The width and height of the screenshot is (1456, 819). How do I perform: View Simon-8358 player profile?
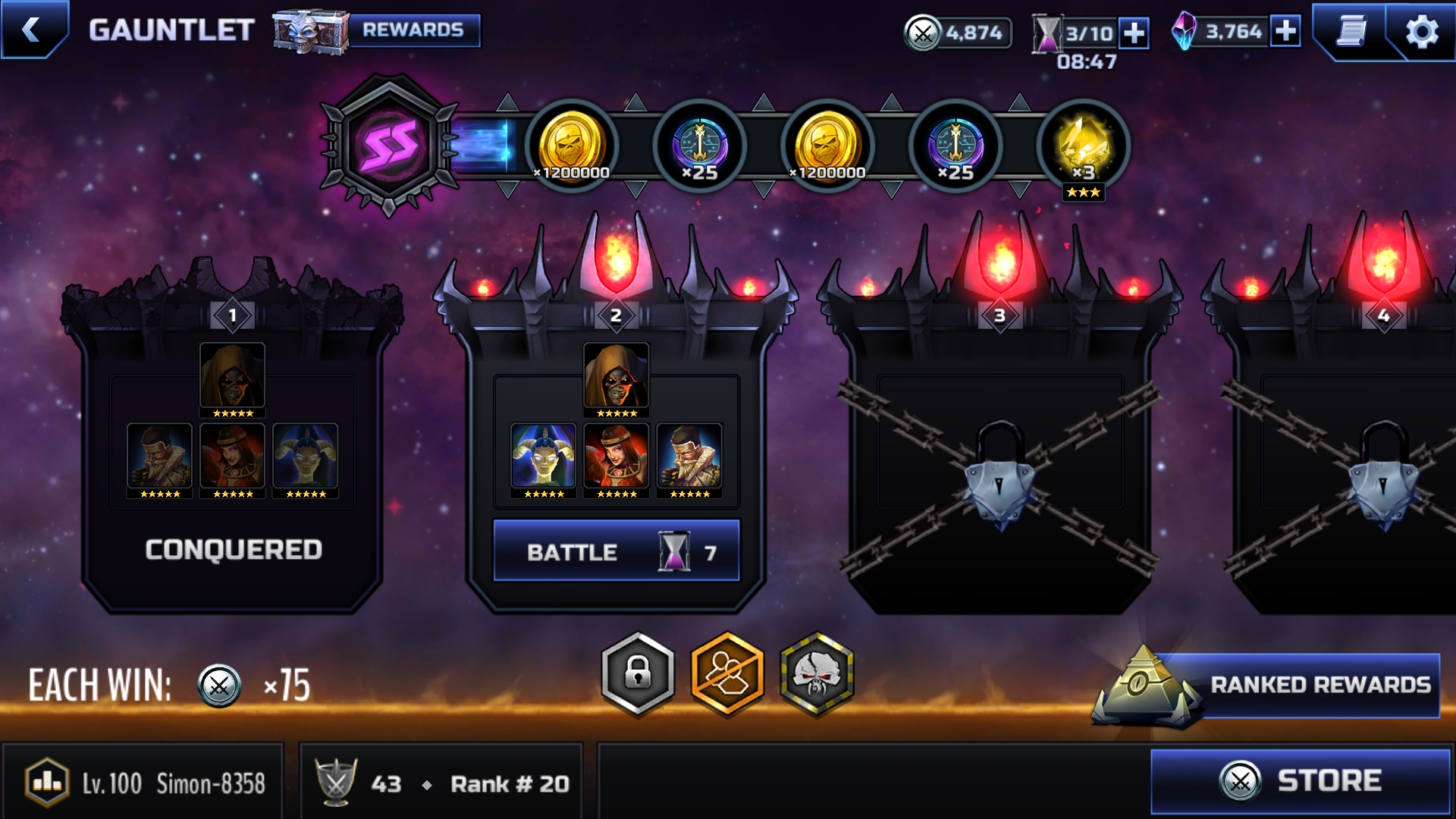coord(144,783)
